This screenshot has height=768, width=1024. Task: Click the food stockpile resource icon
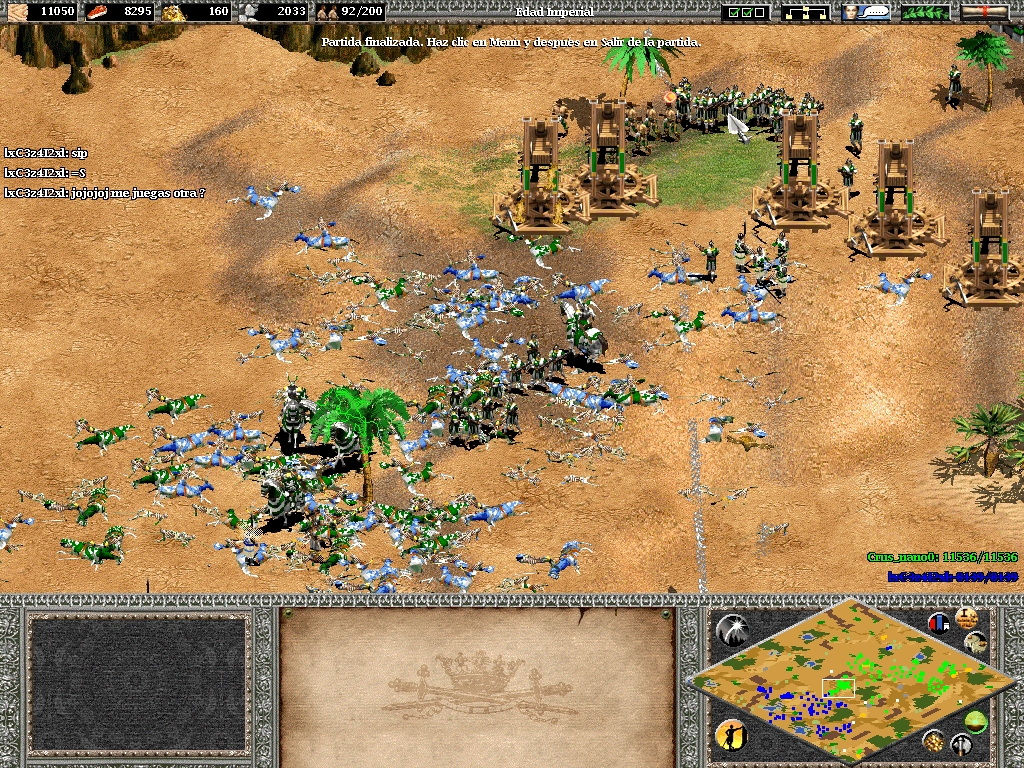coord(97,12)
